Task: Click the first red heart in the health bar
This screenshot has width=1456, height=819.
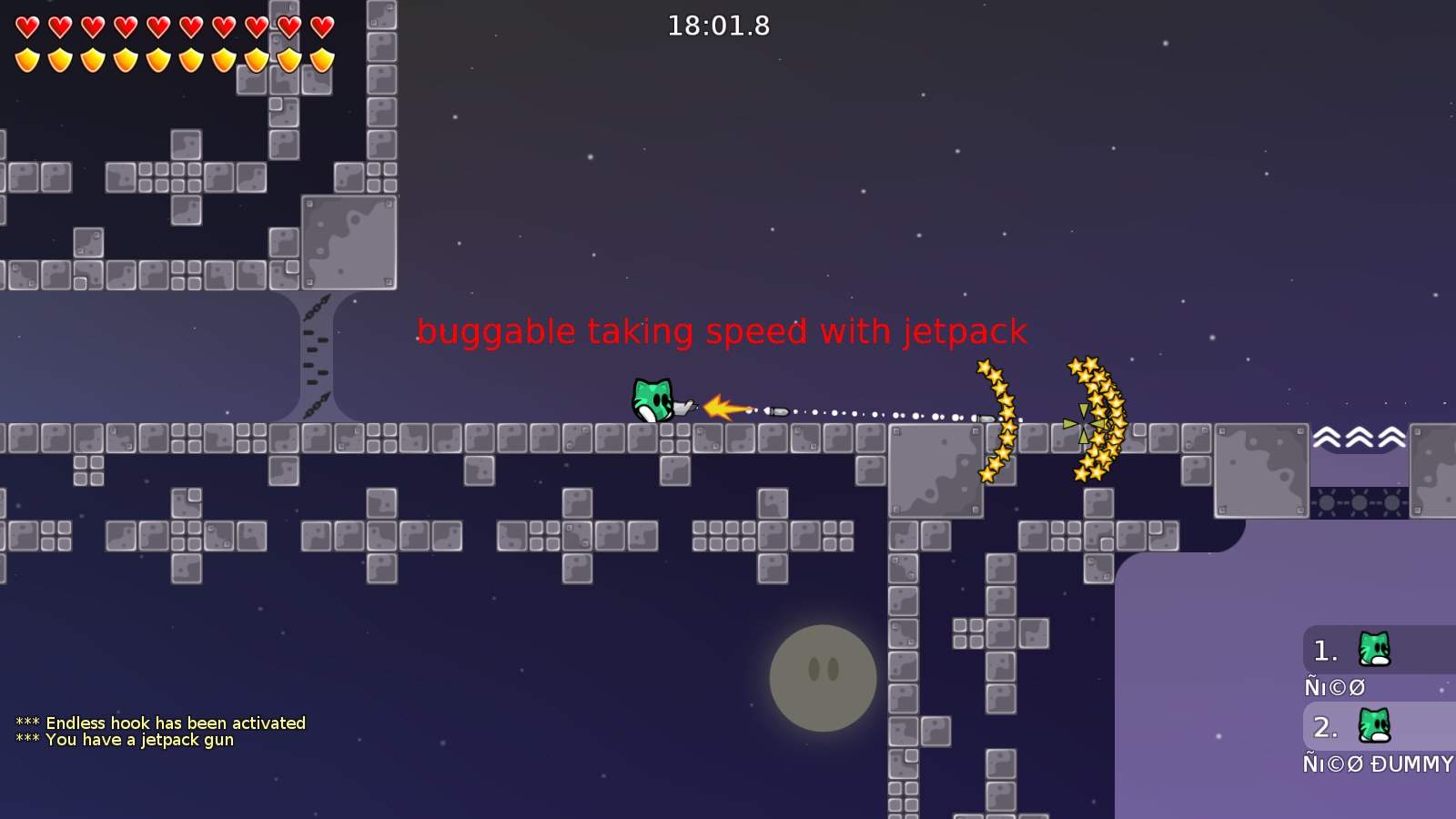Action: pyautogui.click(x=26, y=25)
